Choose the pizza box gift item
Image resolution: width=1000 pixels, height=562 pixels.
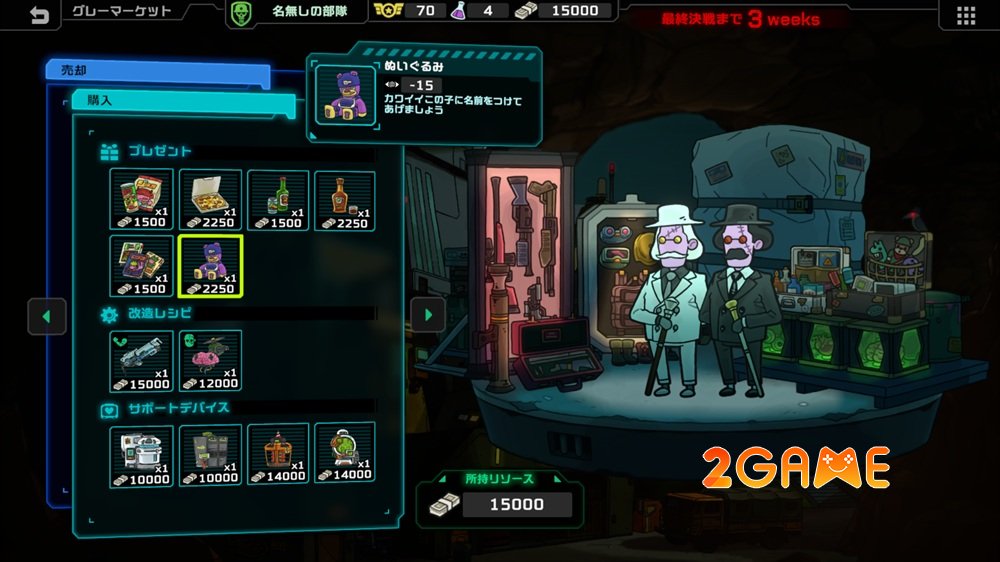click(210, 200)
